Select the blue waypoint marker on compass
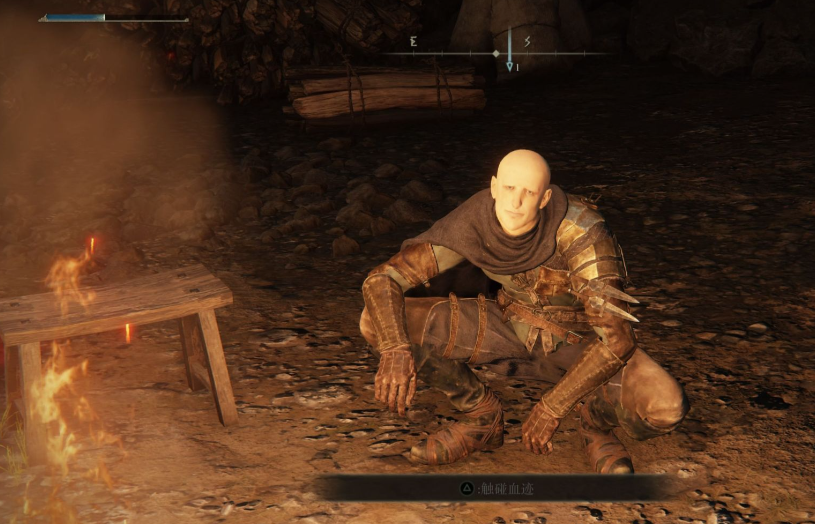The width and height of the screenshot is (815, 524). (509, 62)
